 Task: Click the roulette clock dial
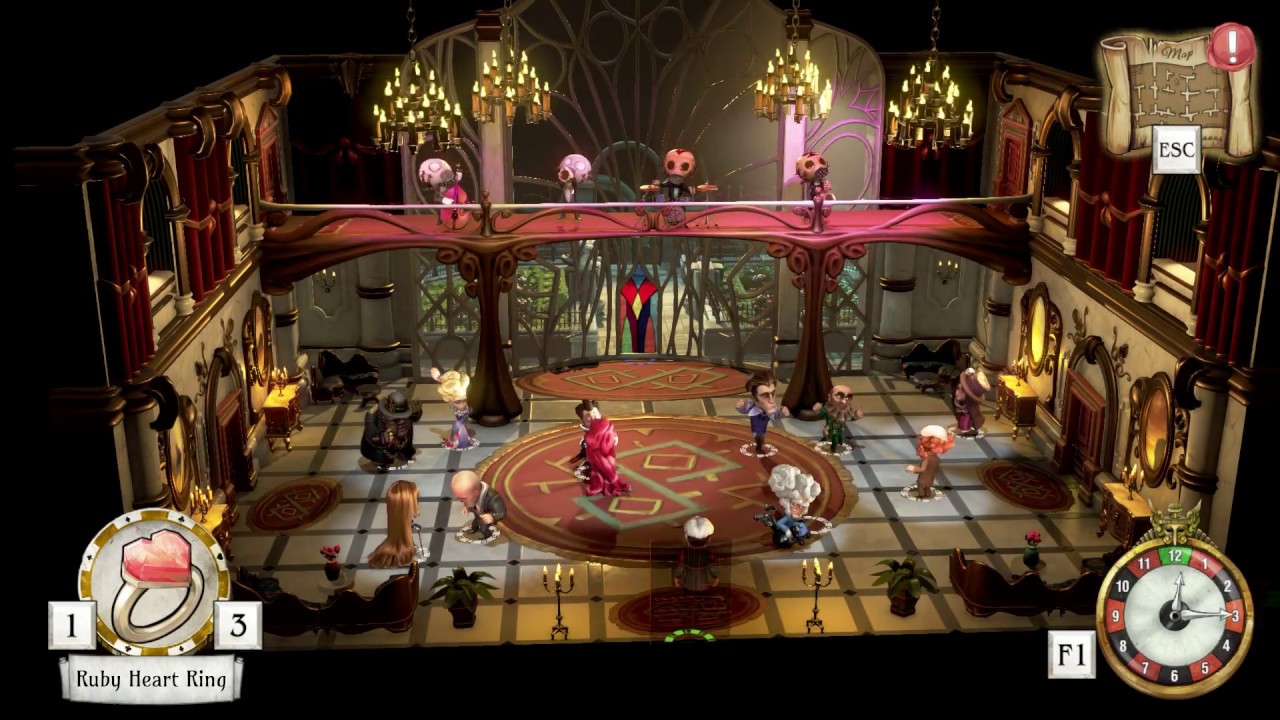pyautogui.click(x=1174, y=617)
